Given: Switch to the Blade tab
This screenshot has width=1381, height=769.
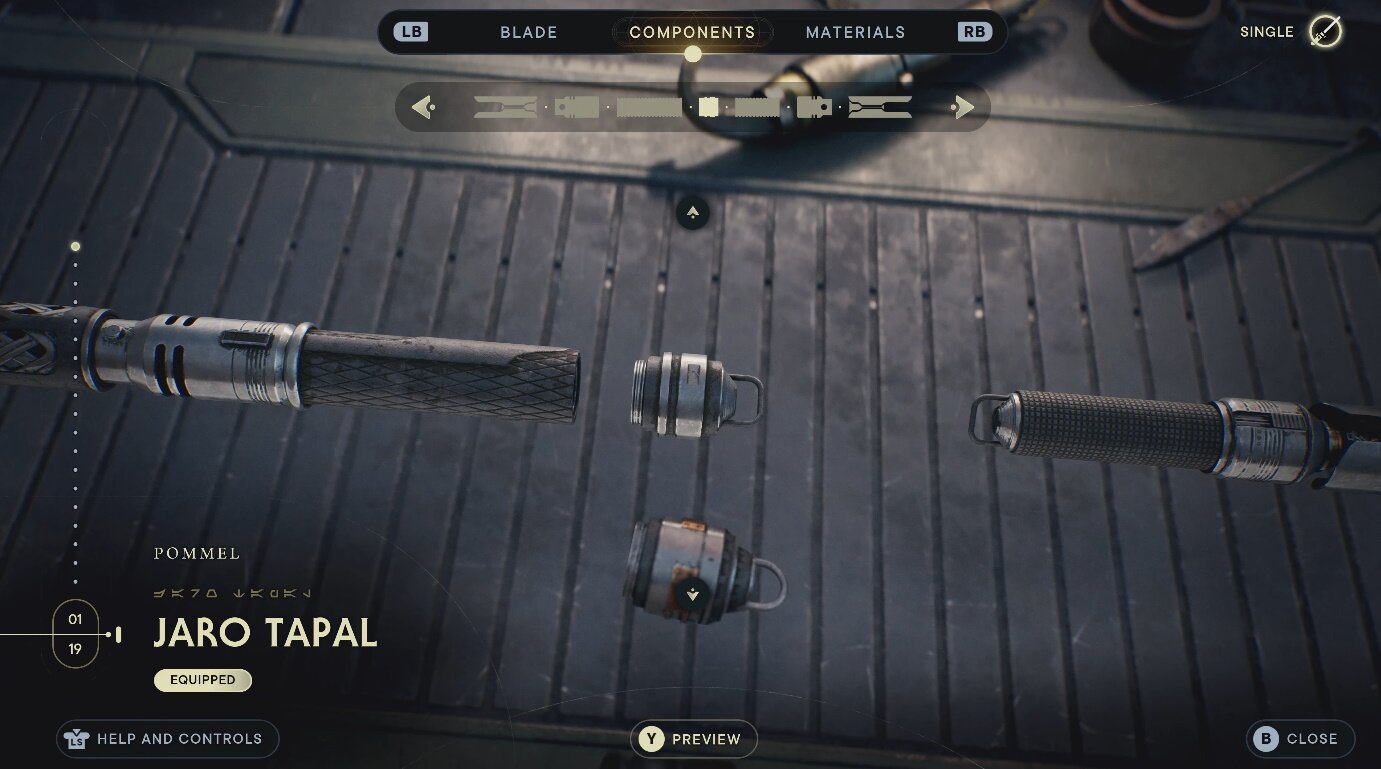Looking at the screenshot, I should coord(528,32).
